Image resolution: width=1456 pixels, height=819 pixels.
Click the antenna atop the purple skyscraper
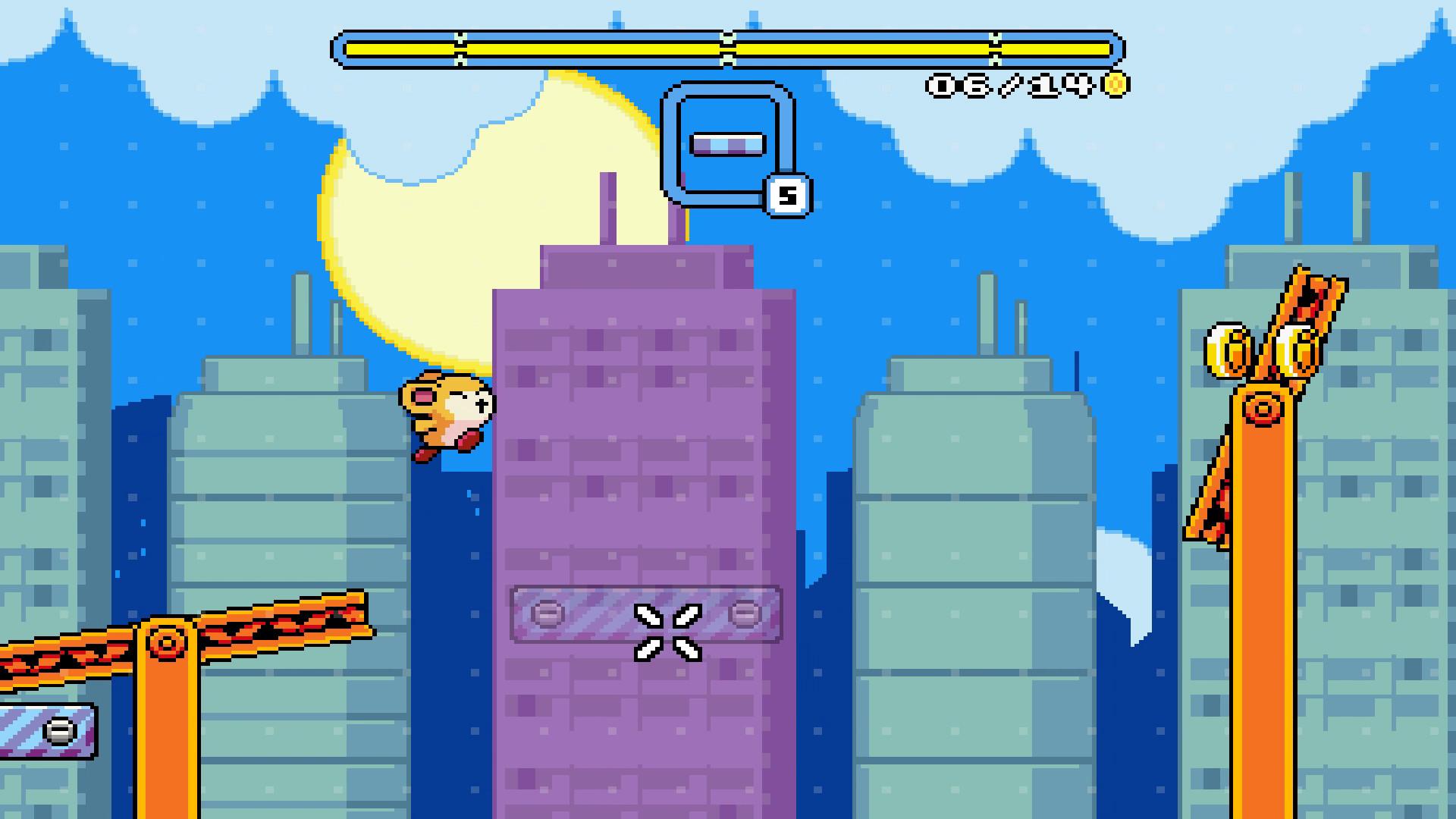[607, 205]
